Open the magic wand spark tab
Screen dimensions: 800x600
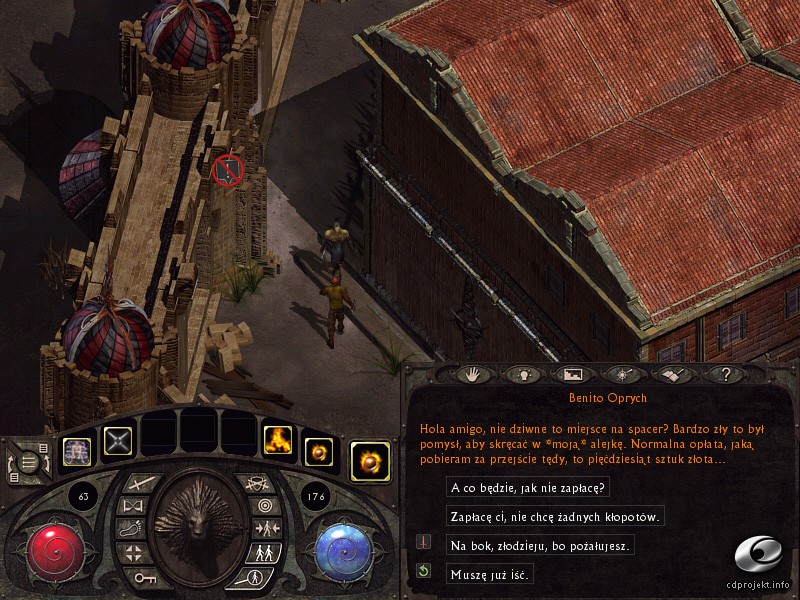coord(625,374)
